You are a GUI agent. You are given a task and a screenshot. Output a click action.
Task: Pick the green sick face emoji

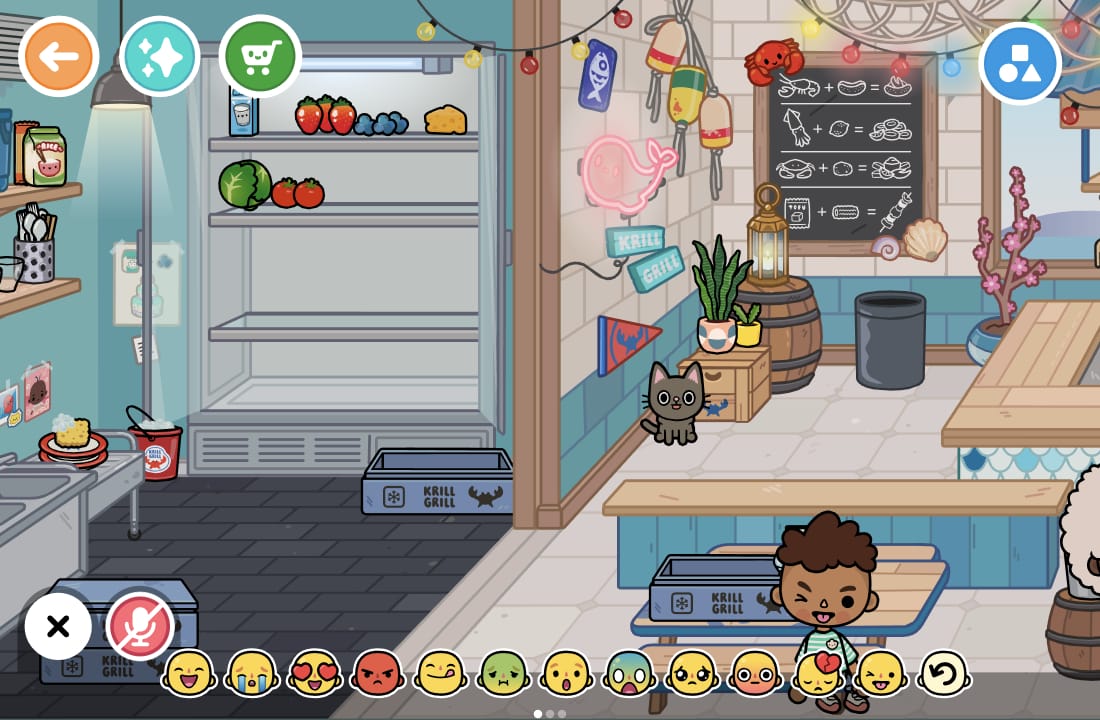(x=504, y=674)
